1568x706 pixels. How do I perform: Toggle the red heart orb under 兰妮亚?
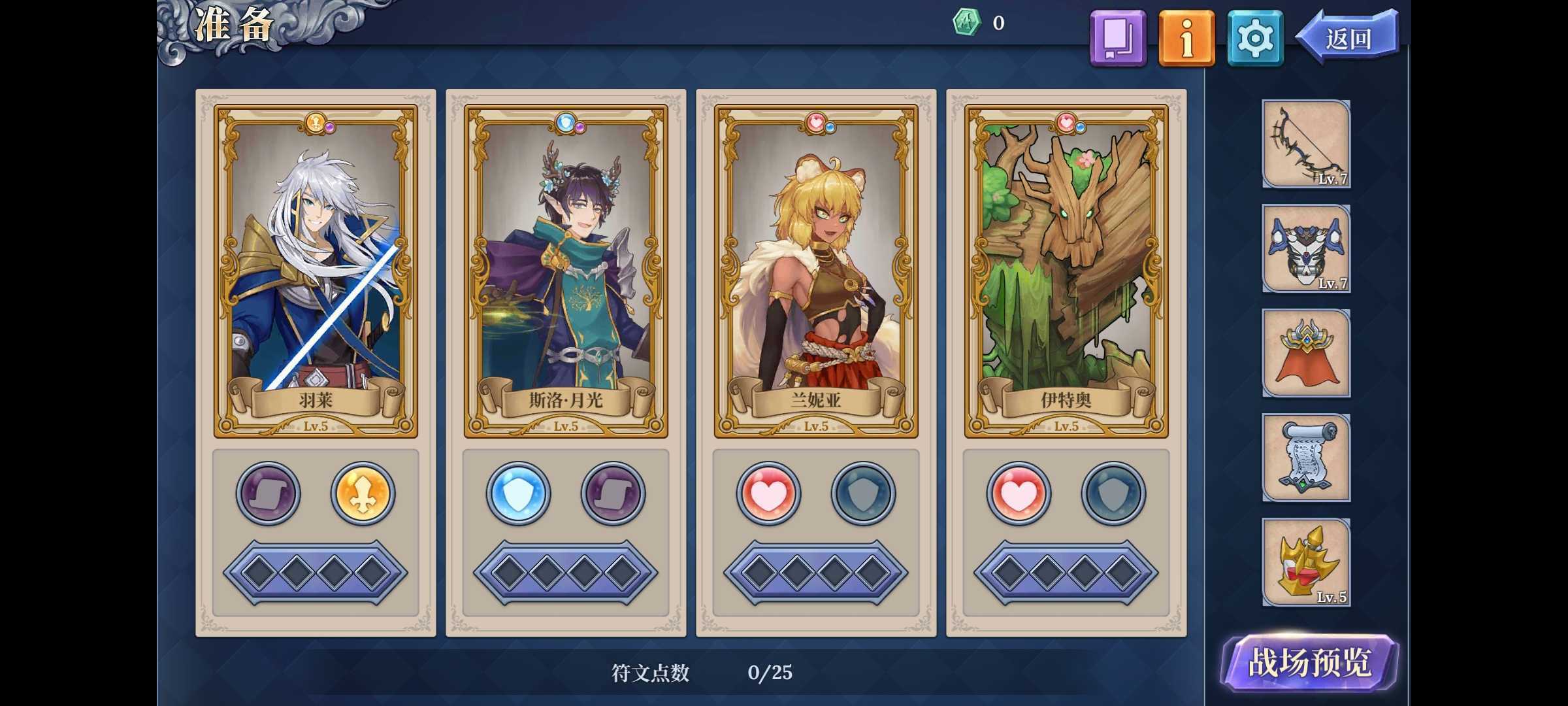770,494
